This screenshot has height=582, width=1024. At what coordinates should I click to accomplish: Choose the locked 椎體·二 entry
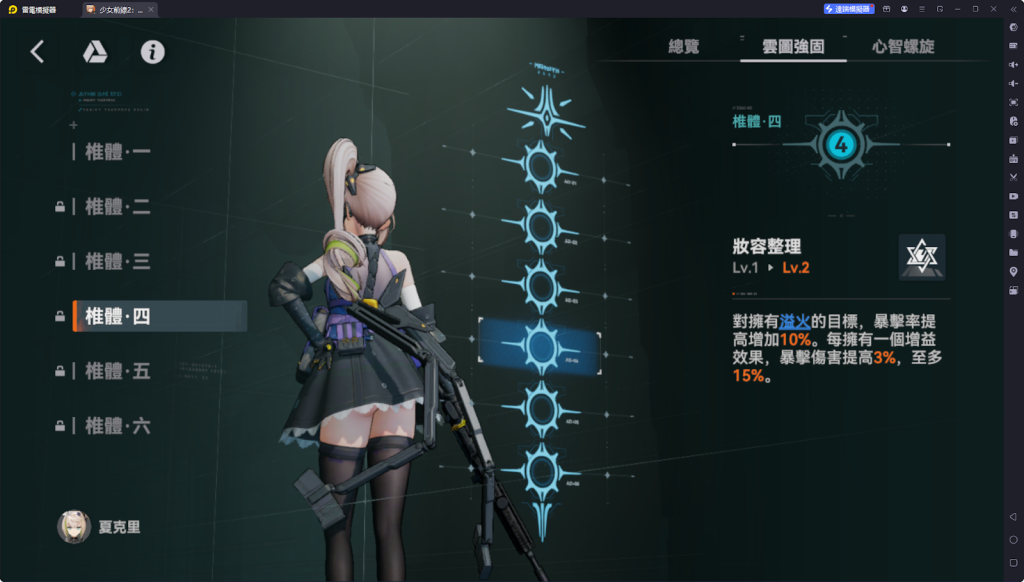[117, 207]
